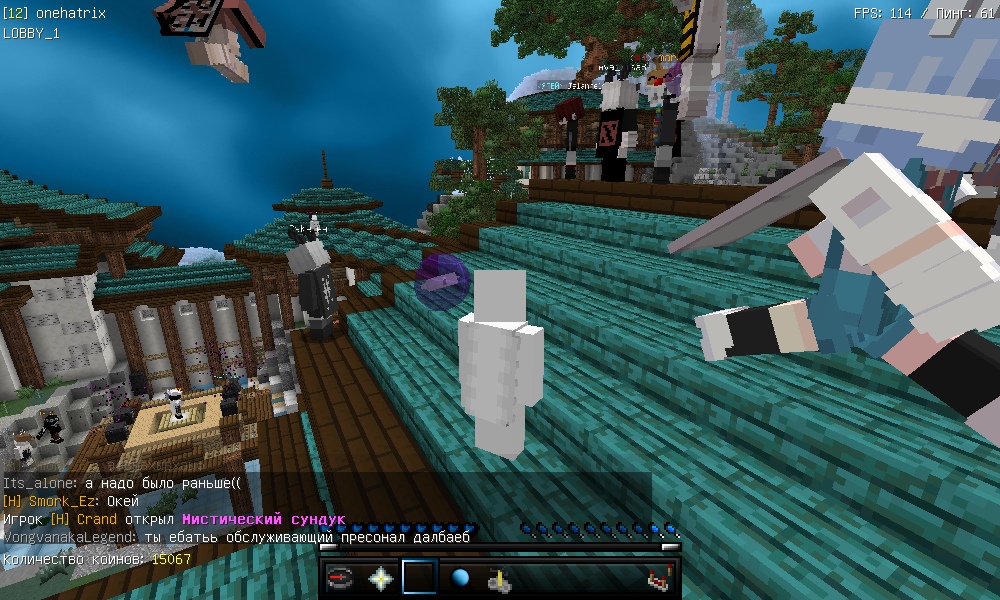Choose the blue orb hotbar item
The image size is (1000, 600).
(460, 578)
